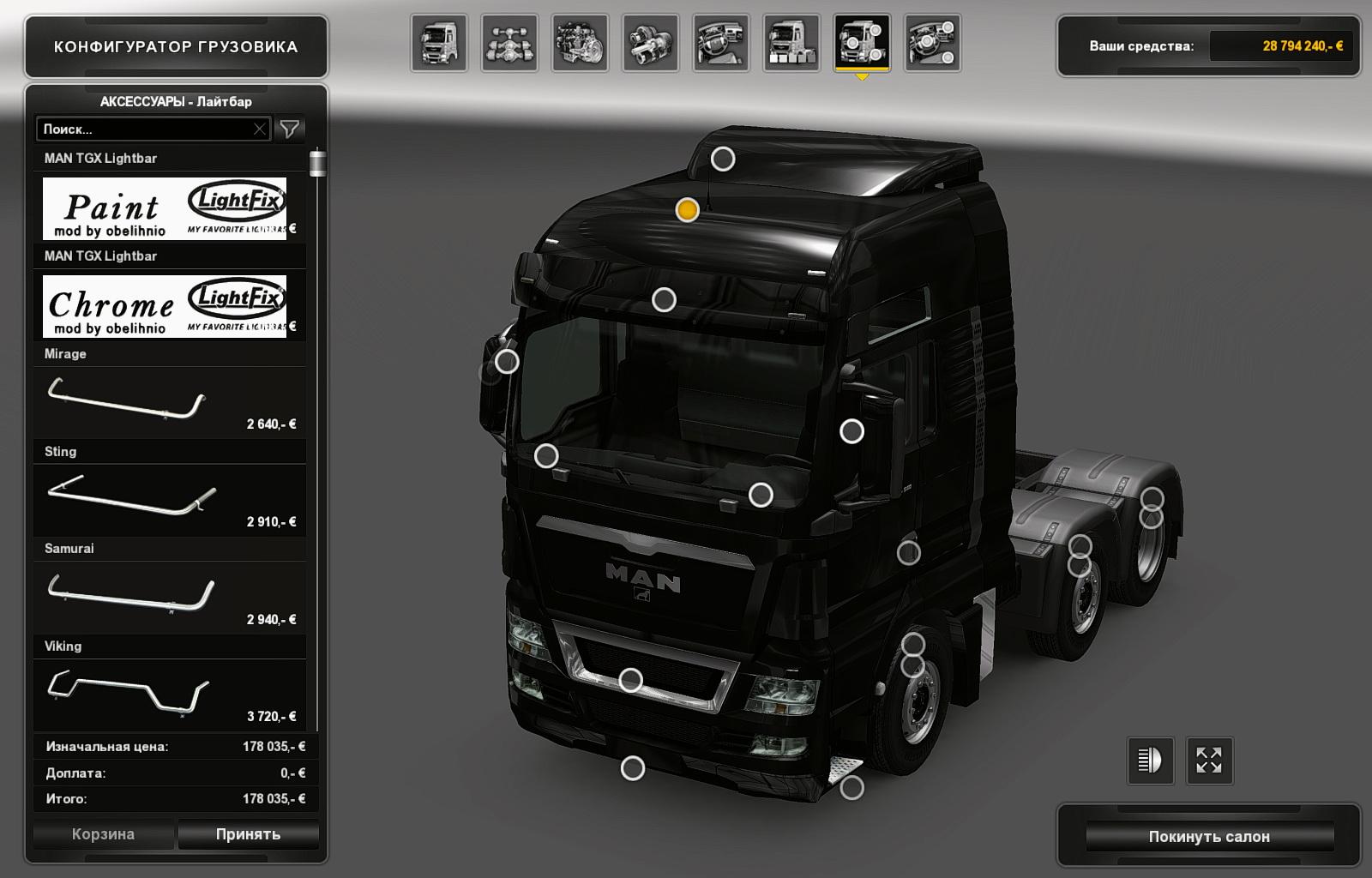Leave the shop via Покинуть салон

tap(1209, 836)
